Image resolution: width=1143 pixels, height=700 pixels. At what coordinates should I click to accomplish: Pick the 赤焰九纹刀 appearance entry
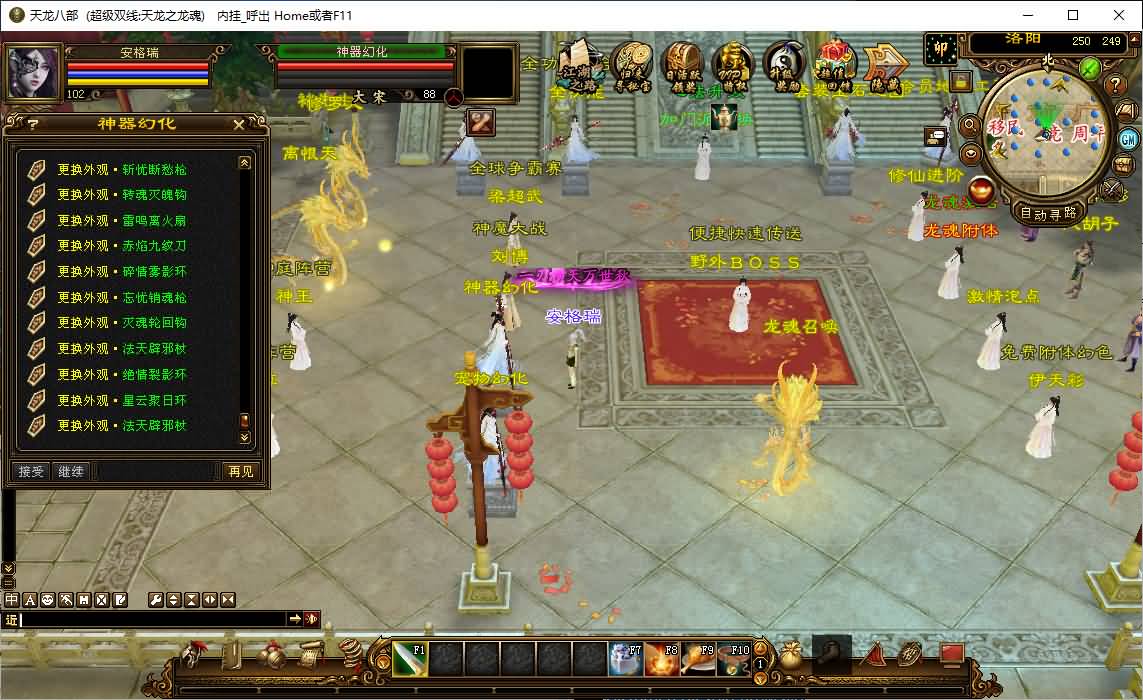coord(121,246)
